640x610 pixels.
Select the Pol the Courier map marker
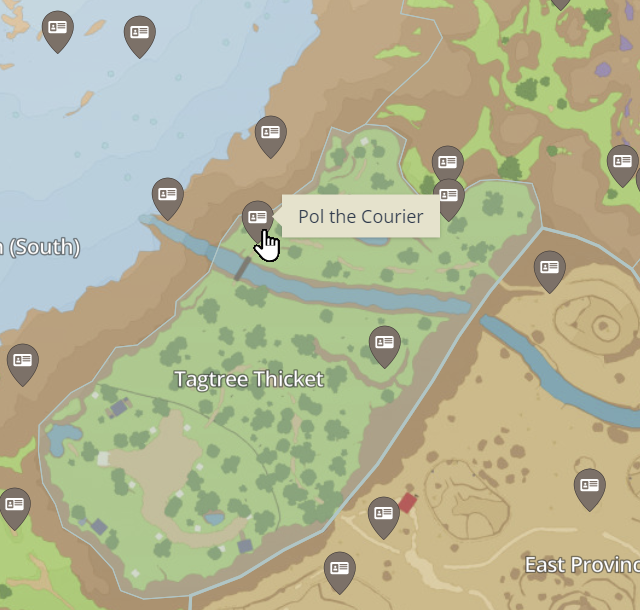257,217
